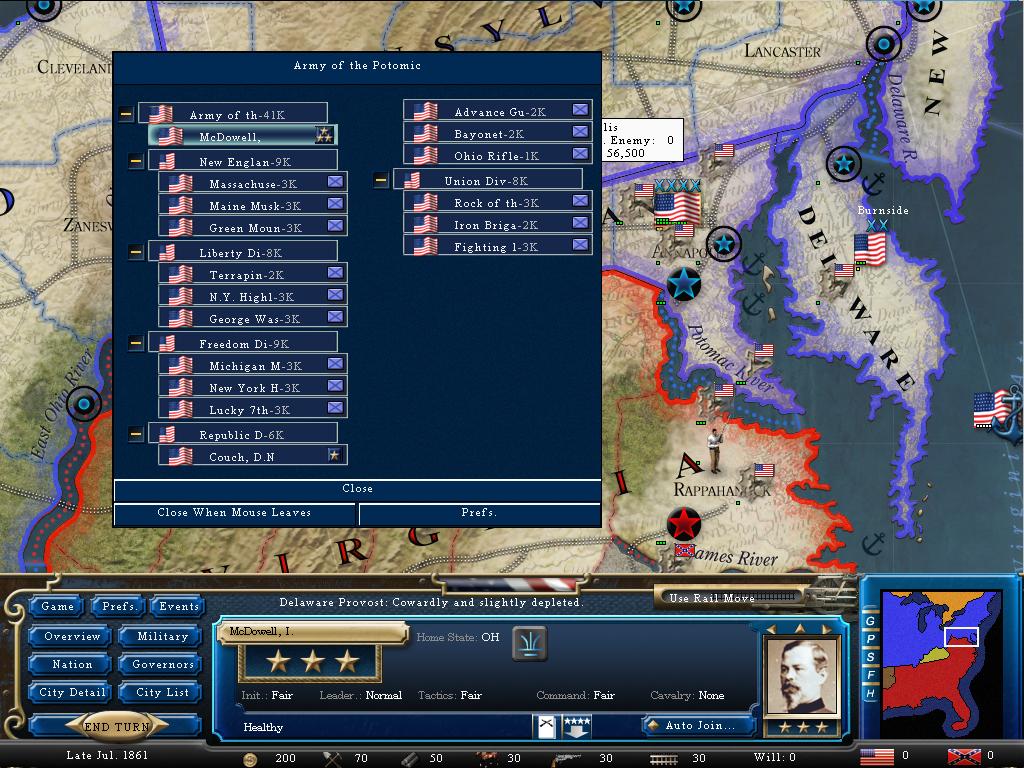Open the Overview screen
The height and width of the screenshot is (768, 1024).
coord(72,636)
